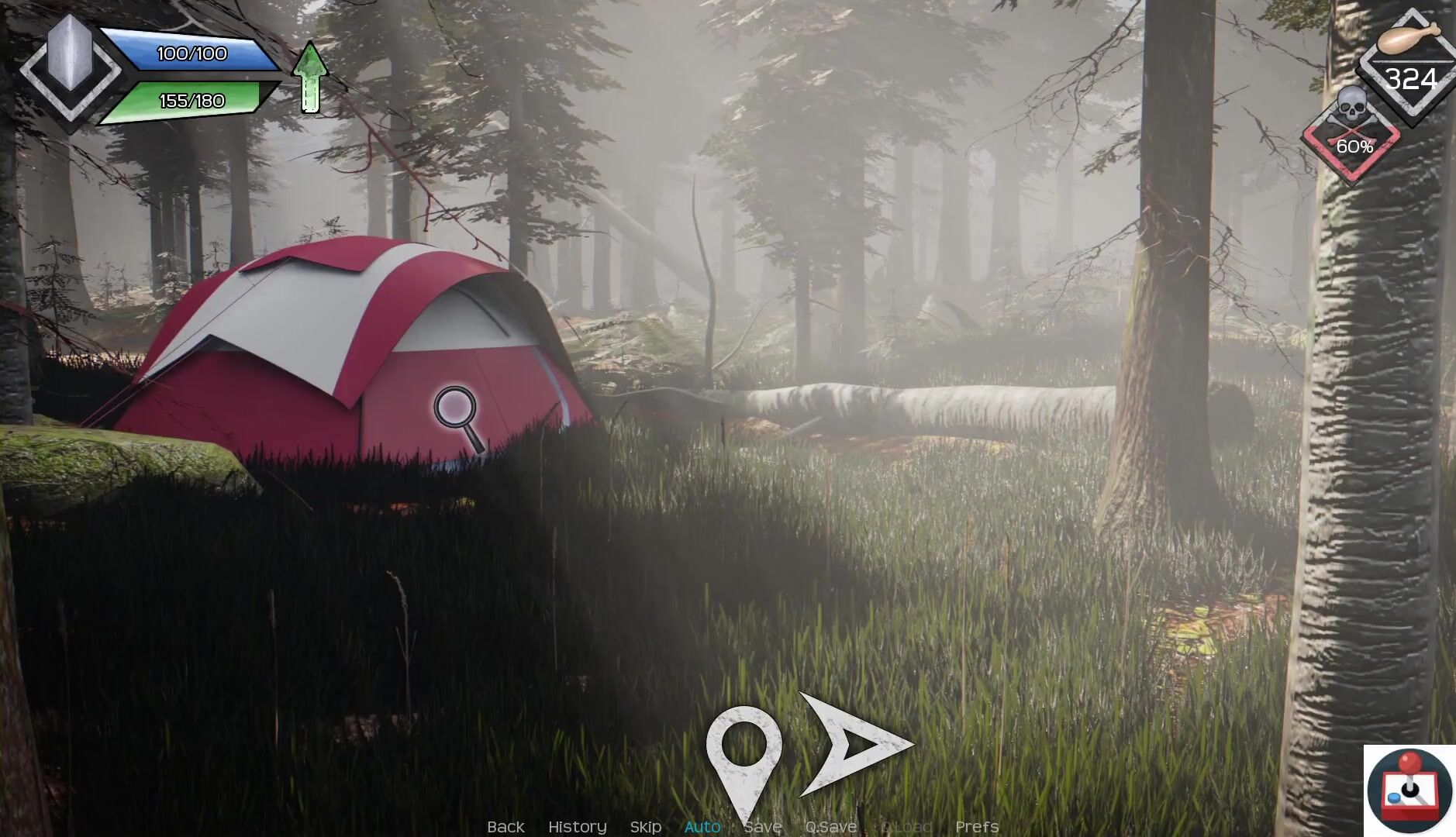1456x837 pixels.
Task: Activate Skip mode
Action: pyautogui.click(x=645, y=827)
